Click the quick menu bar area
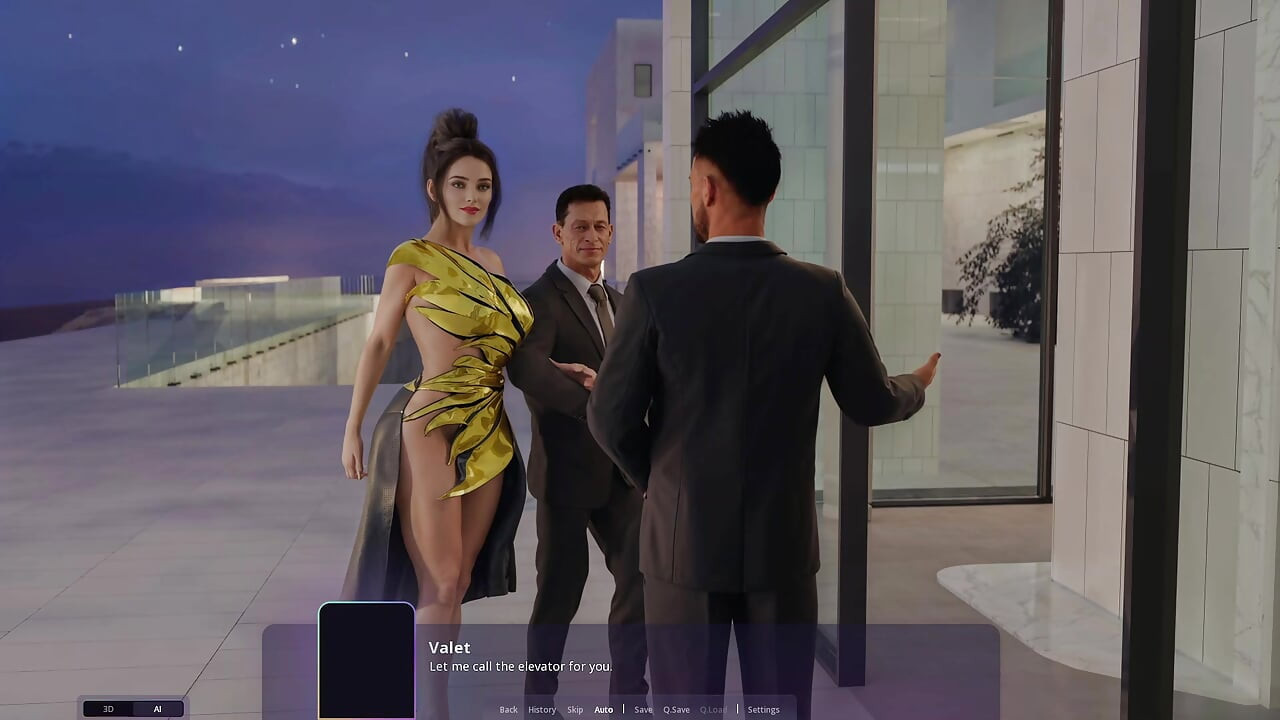1280x720 pixels. tap(636, 709)
